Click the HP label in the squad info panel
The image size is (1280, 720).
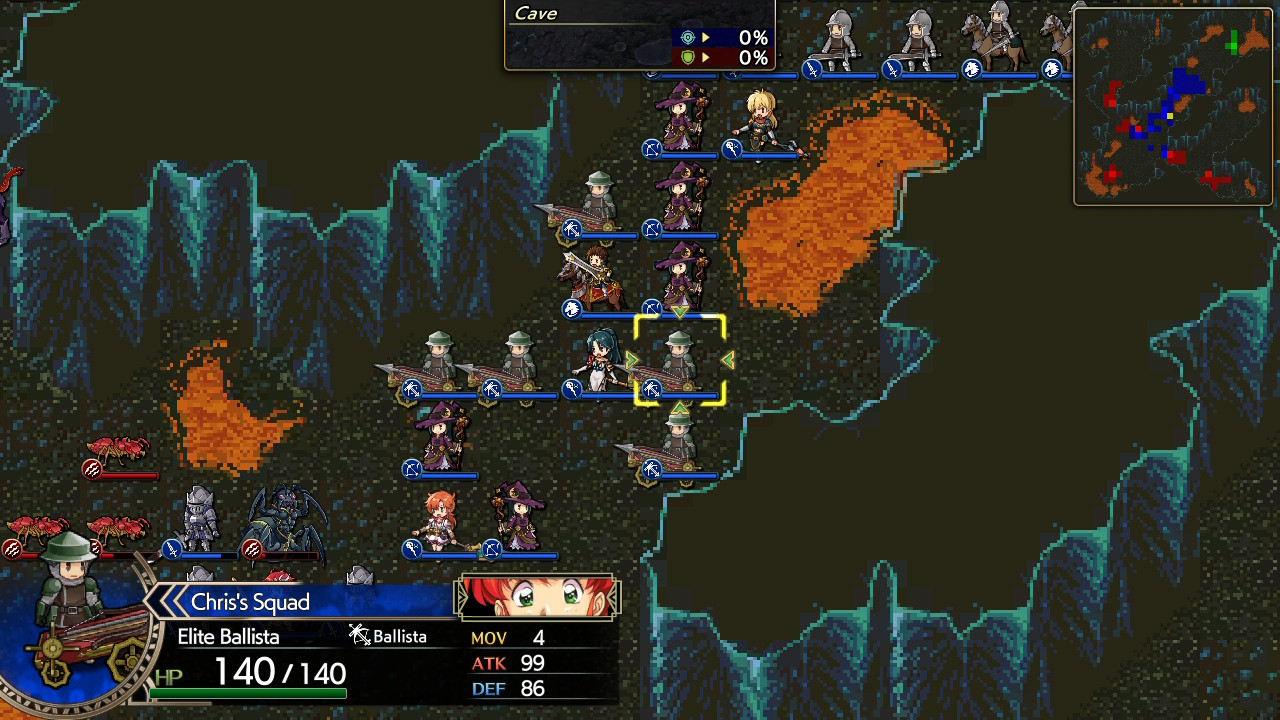[170, 678]
